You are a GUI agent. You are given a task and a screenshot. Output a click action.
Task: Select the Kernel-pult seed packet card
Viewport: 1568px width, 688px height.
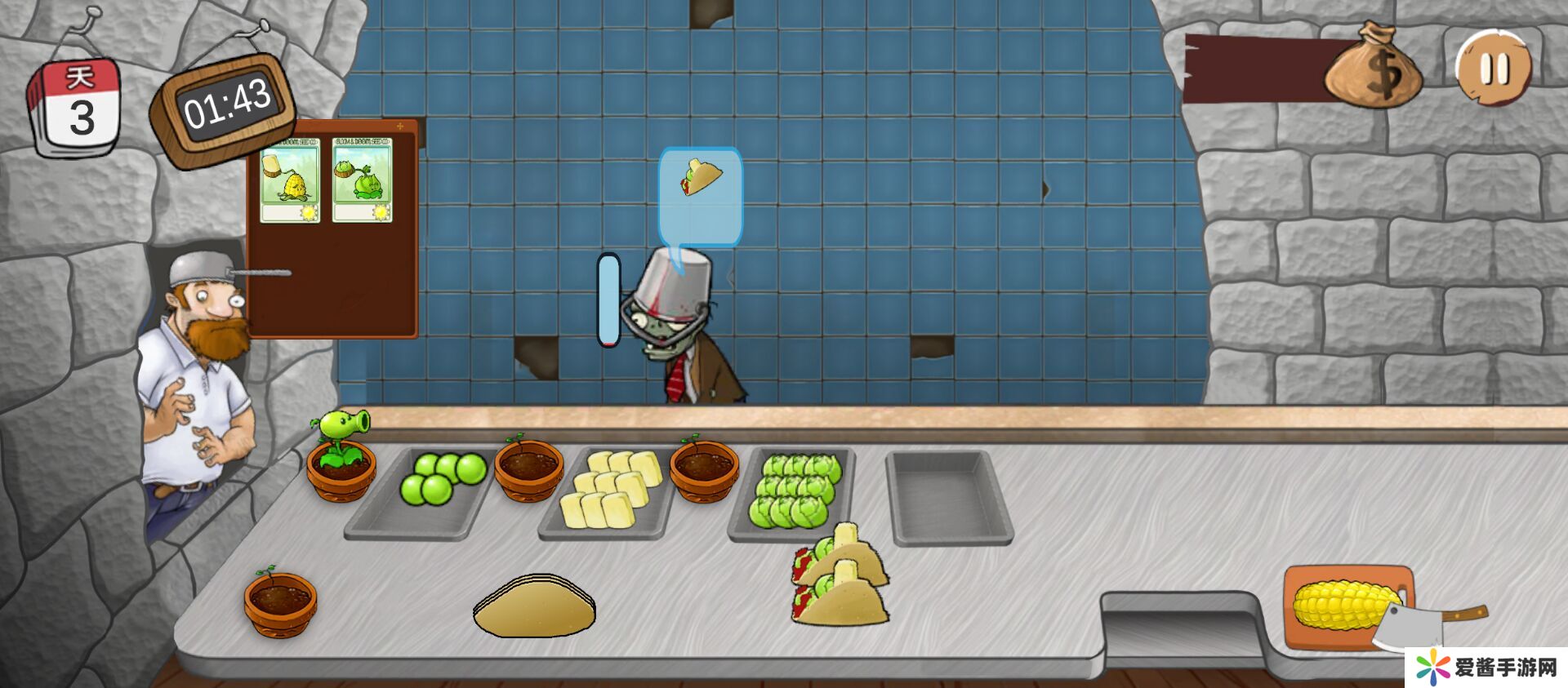(x=290, y=180)
